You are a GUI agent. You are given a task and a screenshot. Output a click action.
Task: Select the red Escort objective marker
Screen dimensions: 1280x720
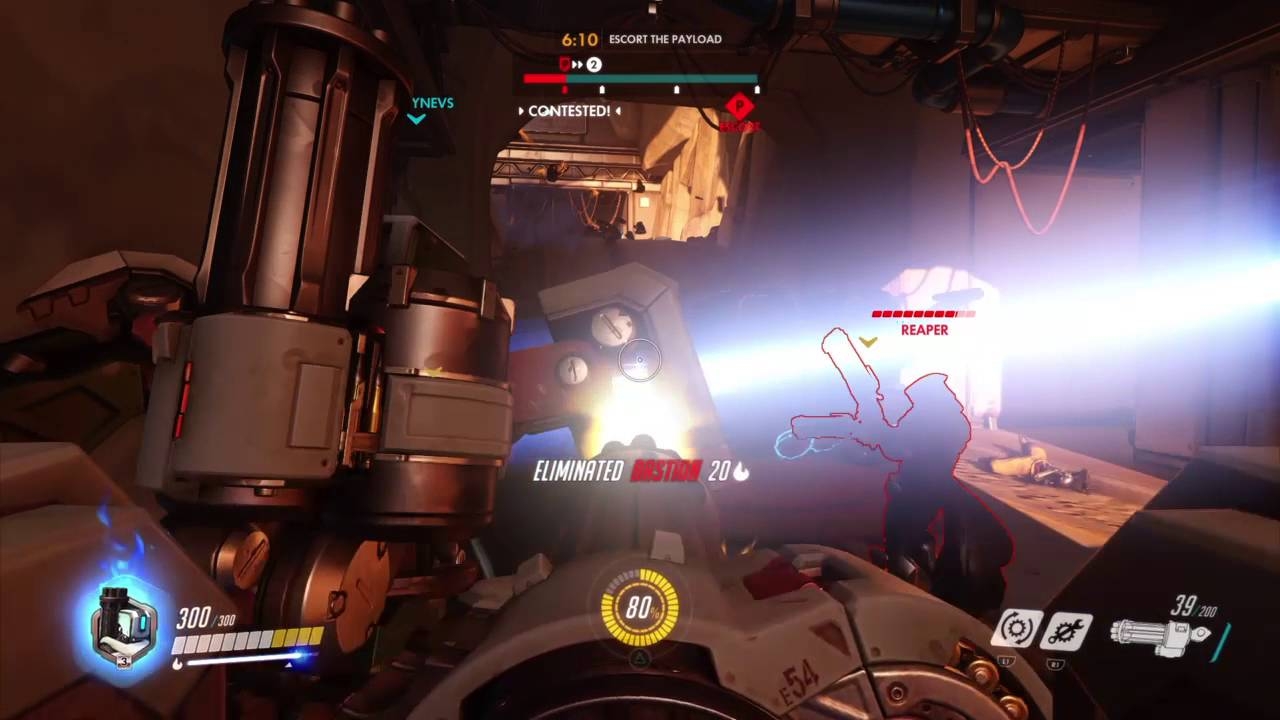pos(739,107)
